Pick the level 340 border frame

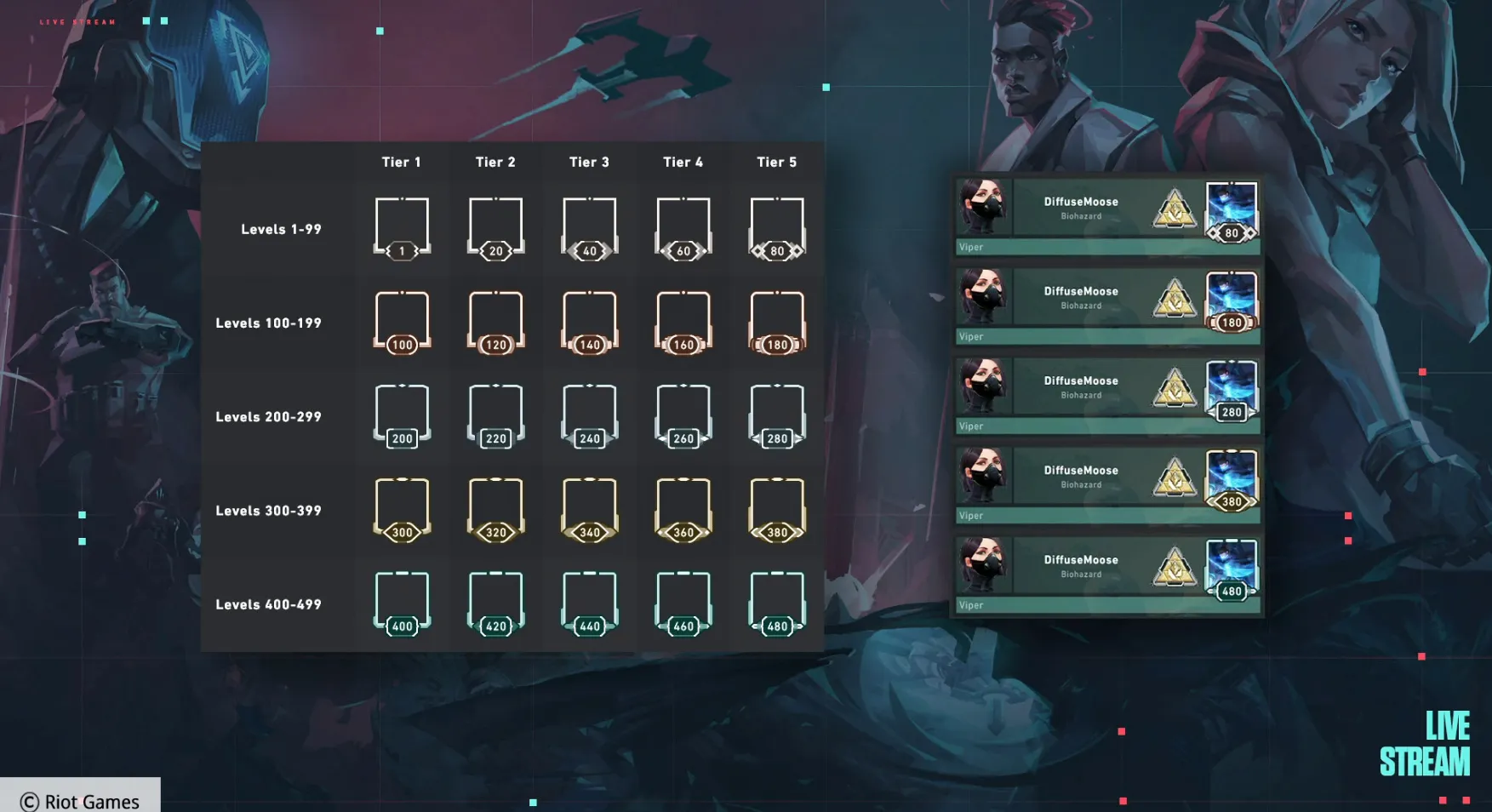[x=589, y=509]
